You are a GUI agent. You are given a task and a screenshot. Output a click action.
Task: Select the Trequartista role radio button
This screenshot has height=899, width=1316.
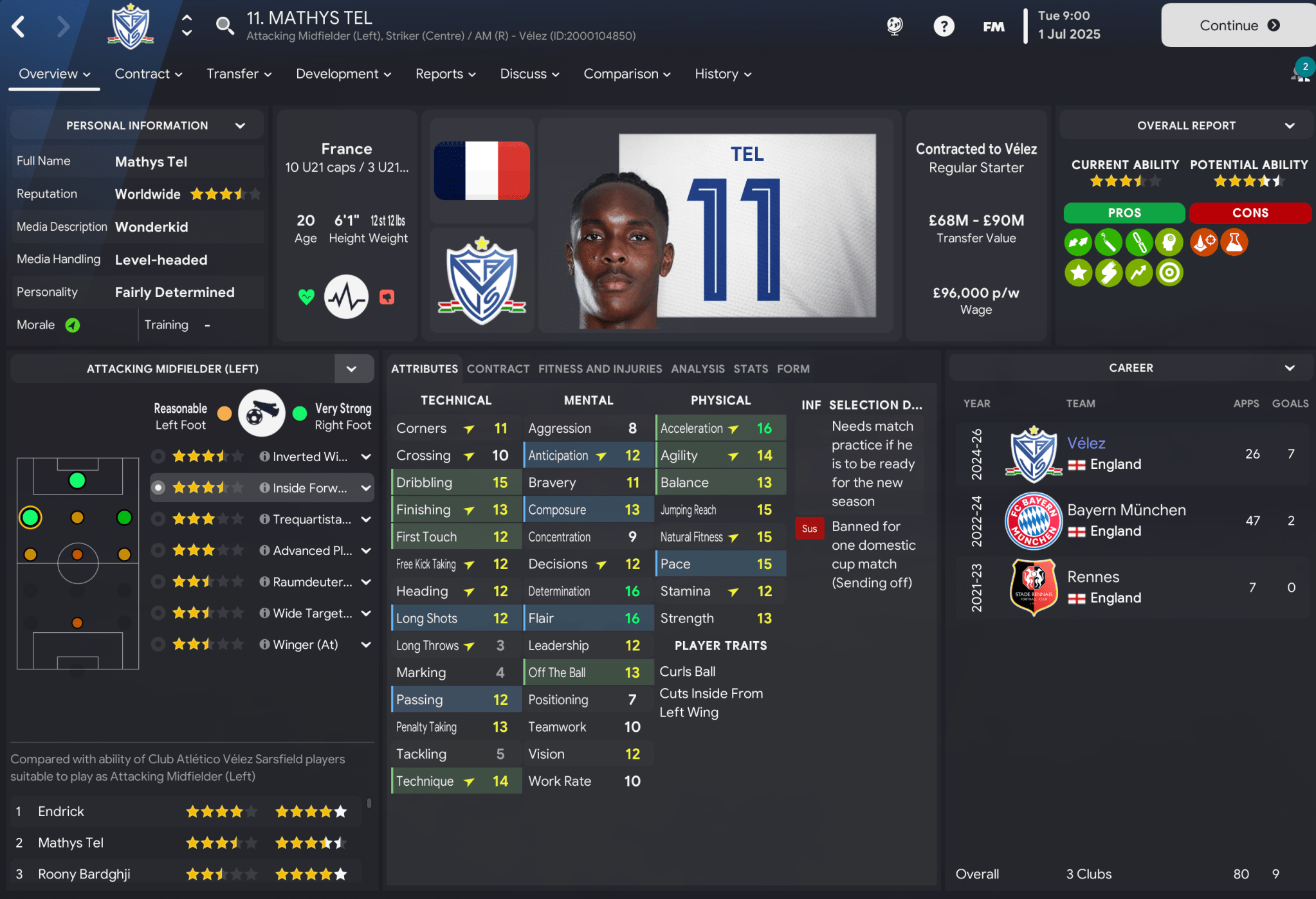coord(158,518)
